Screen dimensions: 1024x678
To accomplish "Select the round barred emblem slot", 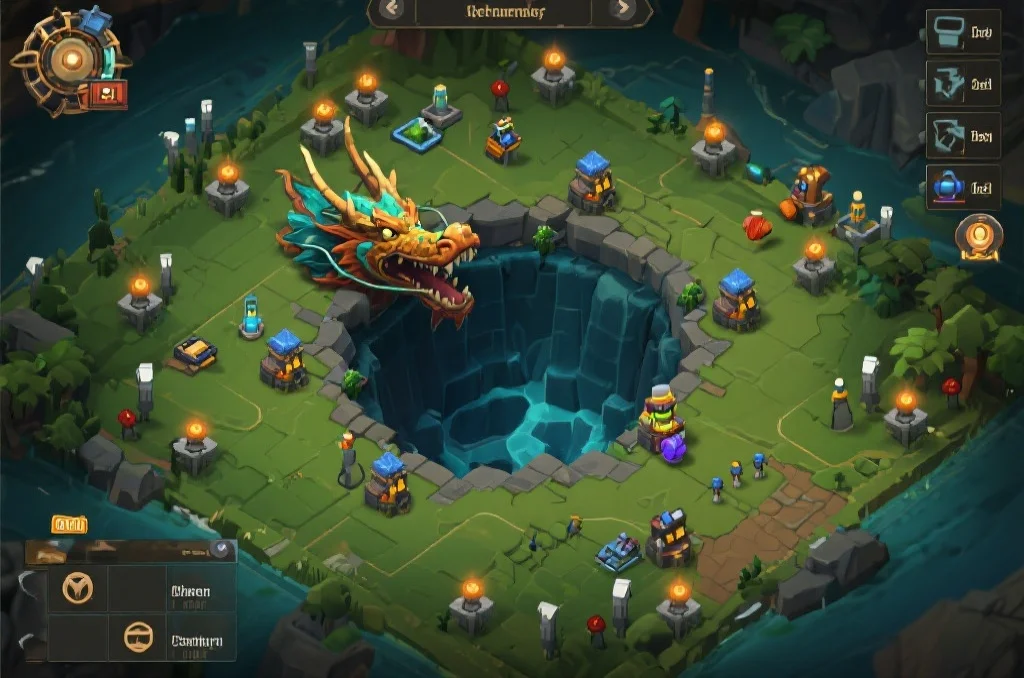I will (137, 637).
